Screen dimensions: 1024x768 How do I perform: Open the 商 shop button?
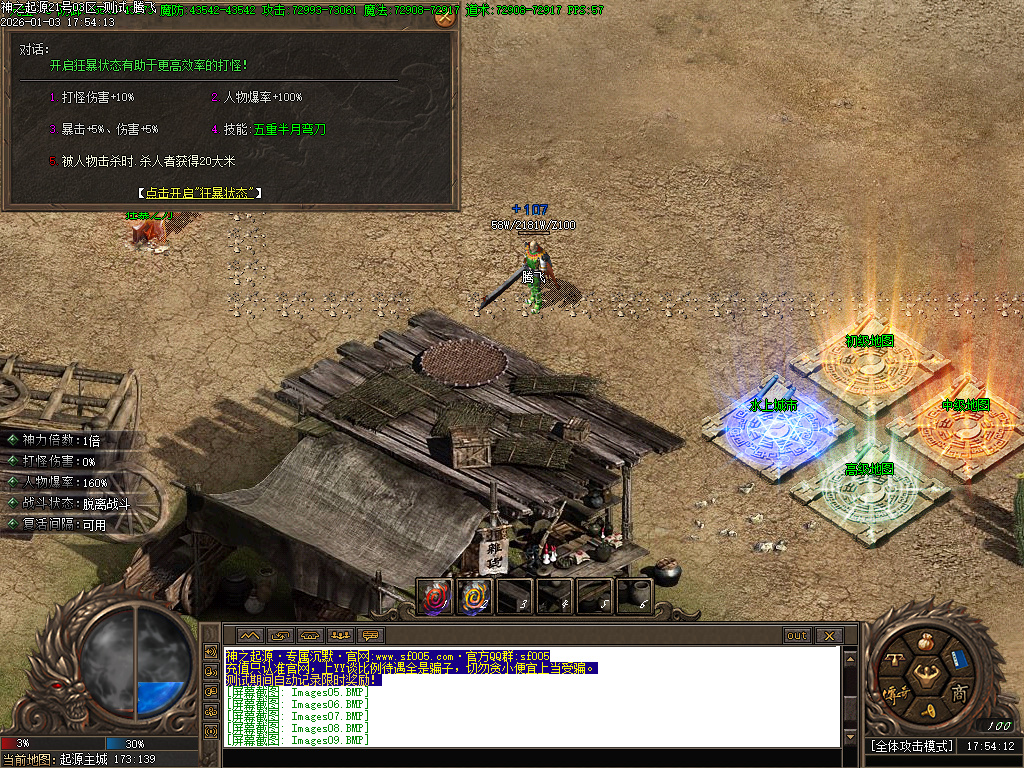[958, 693]
